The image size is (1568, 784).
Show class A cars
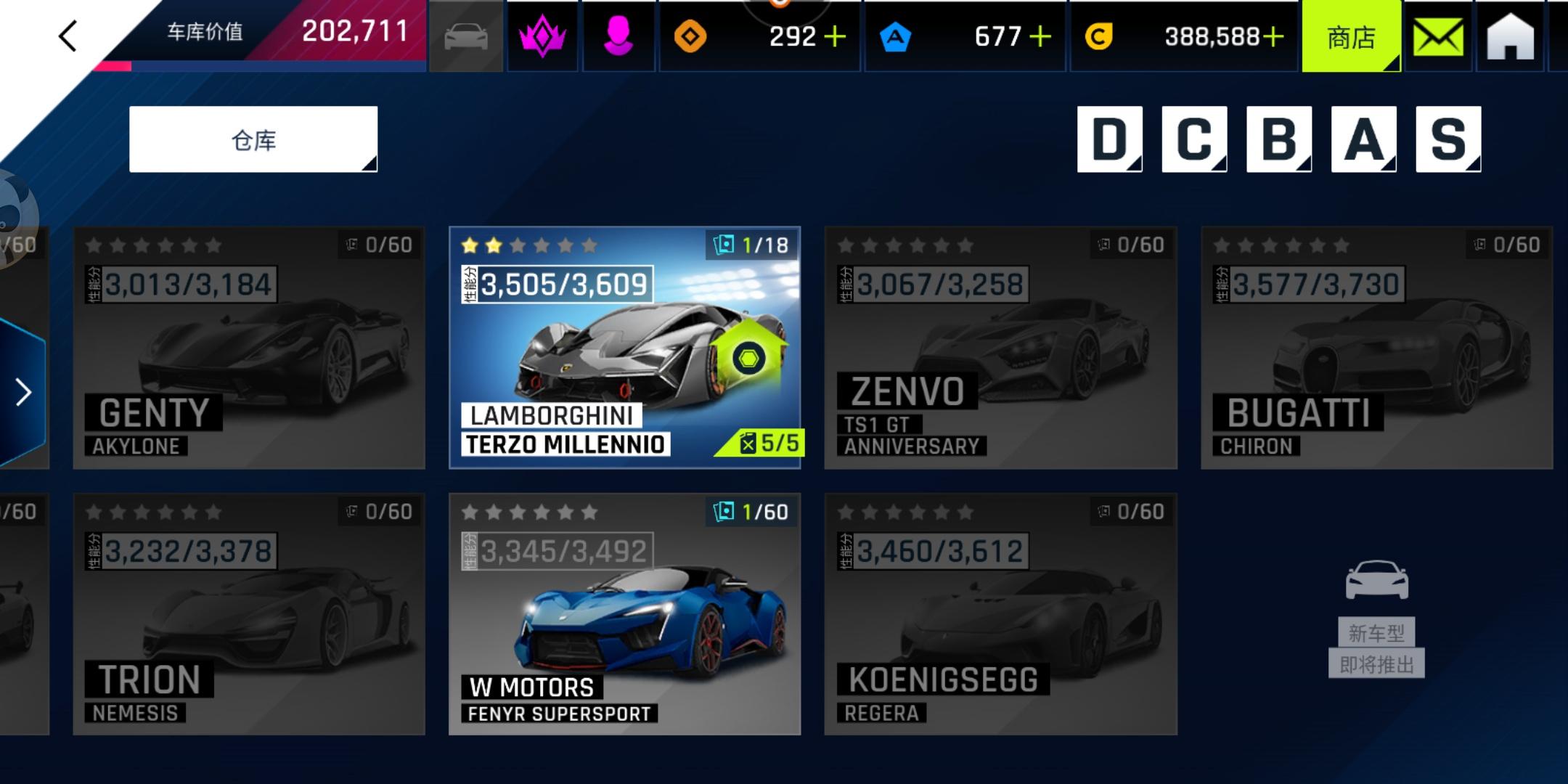(x=1363, y=139)
